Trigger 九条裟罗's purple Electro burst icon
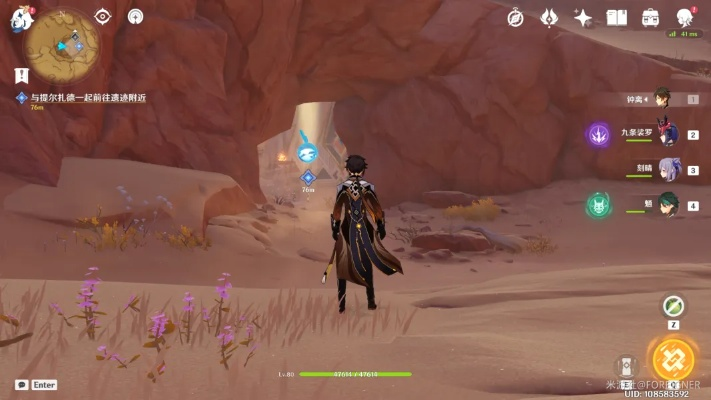Image resolution: width=711 pixels, height=400 pixels. click(x=599, y=134)
